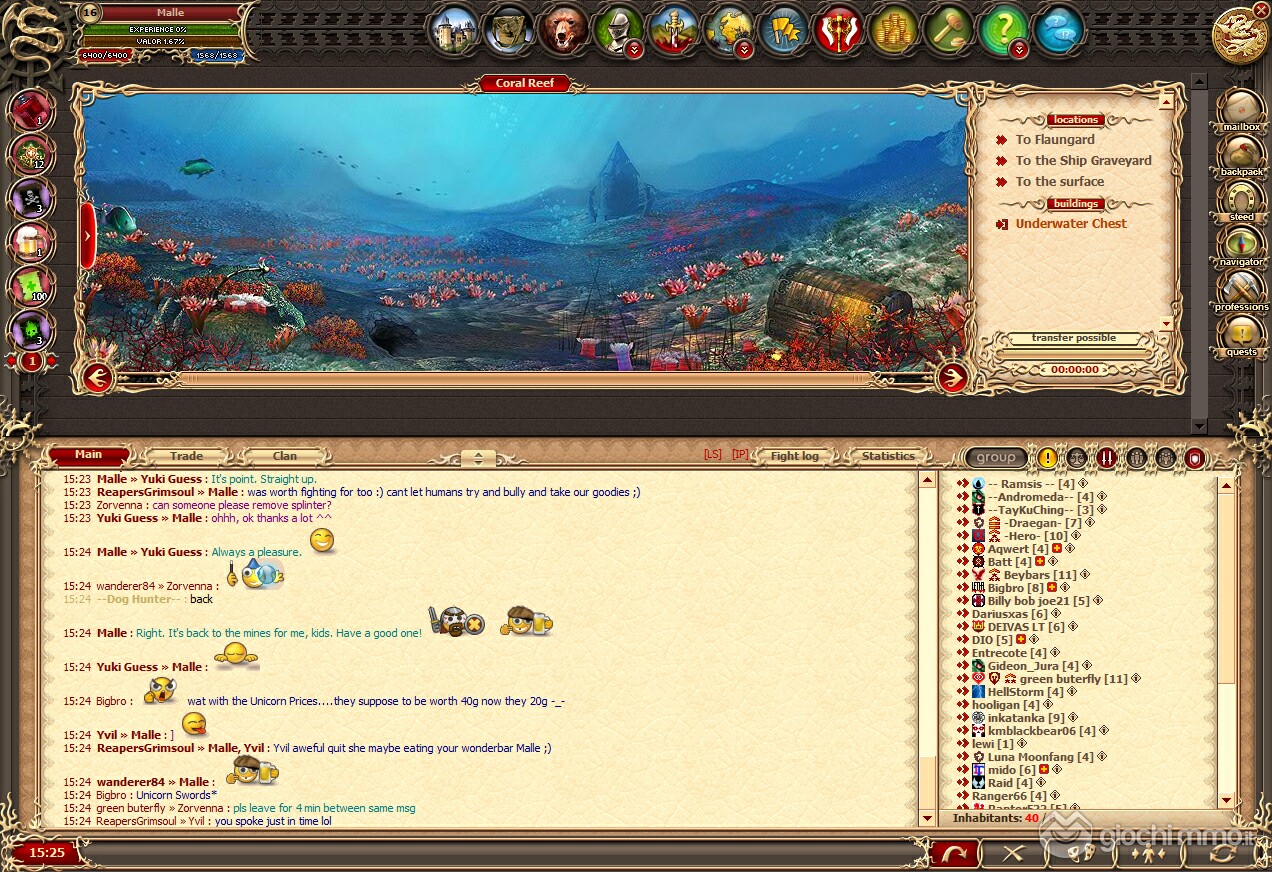Open the gold coins shop icon
1272x872 pixels.
[x=893, y=30]
